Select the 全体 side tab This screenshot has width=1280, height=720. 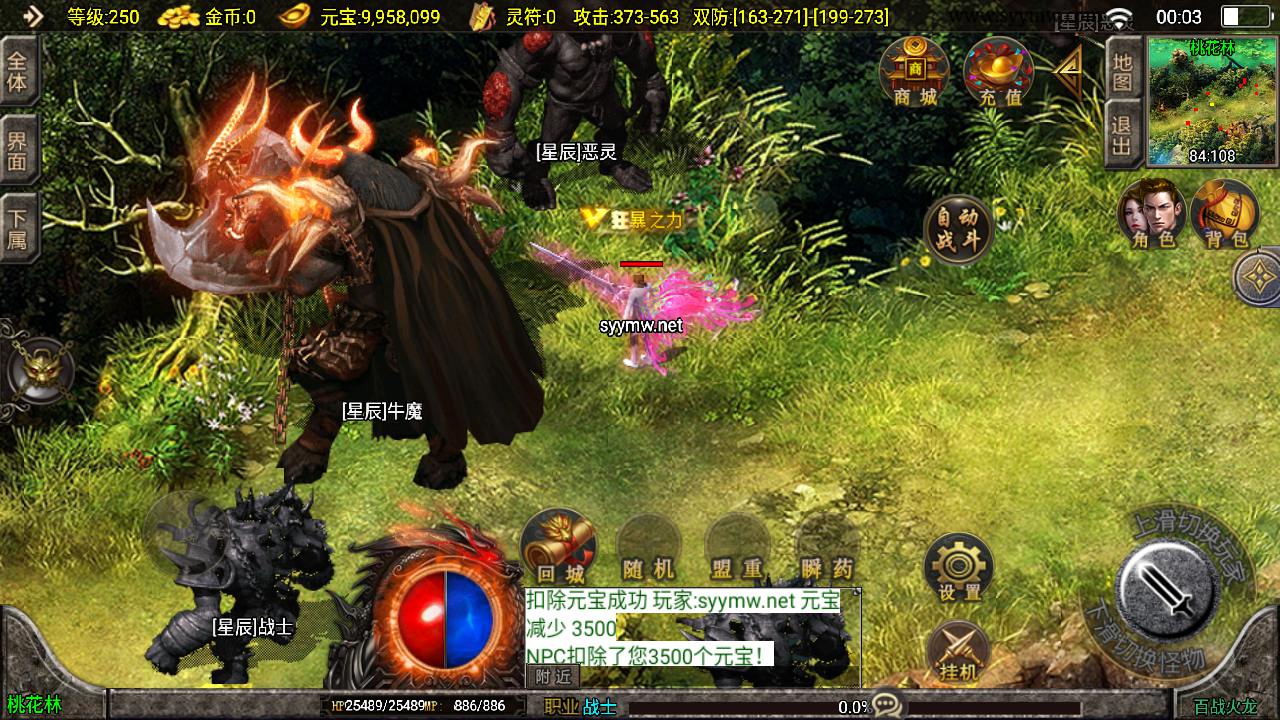pos(18,71)
